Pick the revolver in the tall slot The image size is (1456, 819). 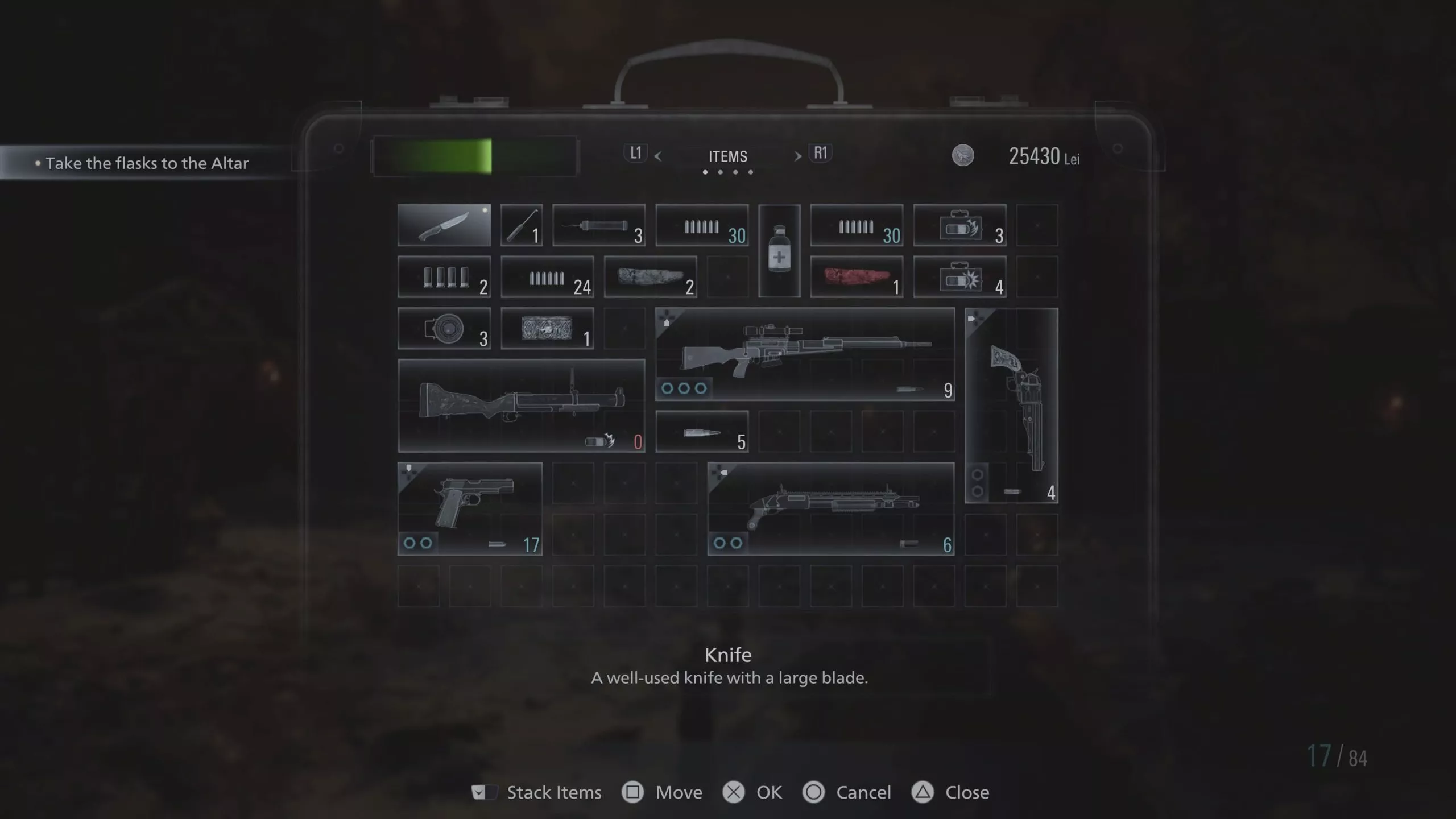(x=1011, y=405)
